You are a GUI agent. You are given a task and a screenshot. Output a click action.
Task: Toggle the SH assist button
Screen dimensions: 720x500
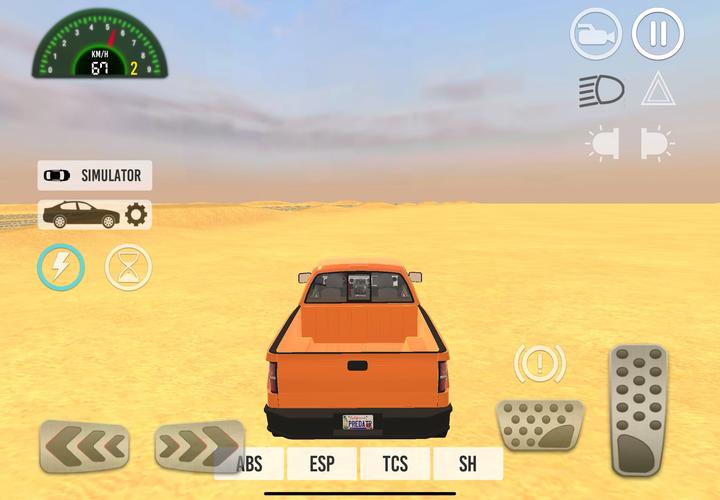tap(468, 464)
